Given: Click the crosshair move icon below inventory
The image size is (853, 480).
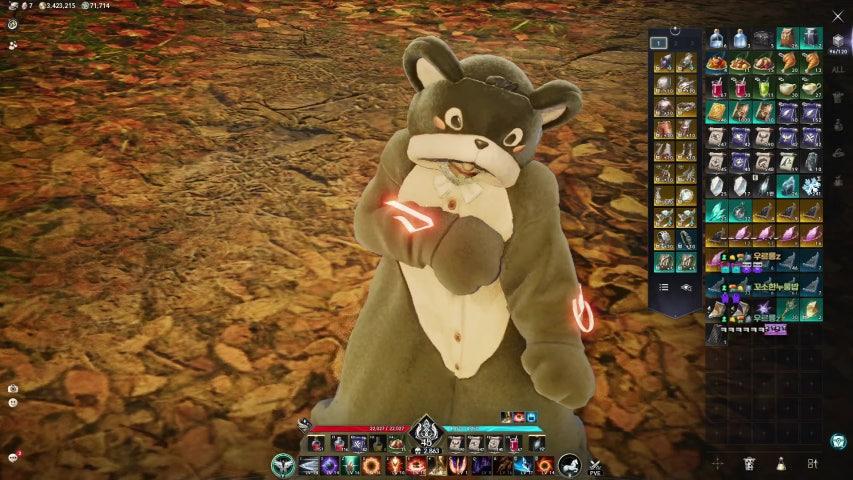Looking at the screenshot, I should pos(717,464).
